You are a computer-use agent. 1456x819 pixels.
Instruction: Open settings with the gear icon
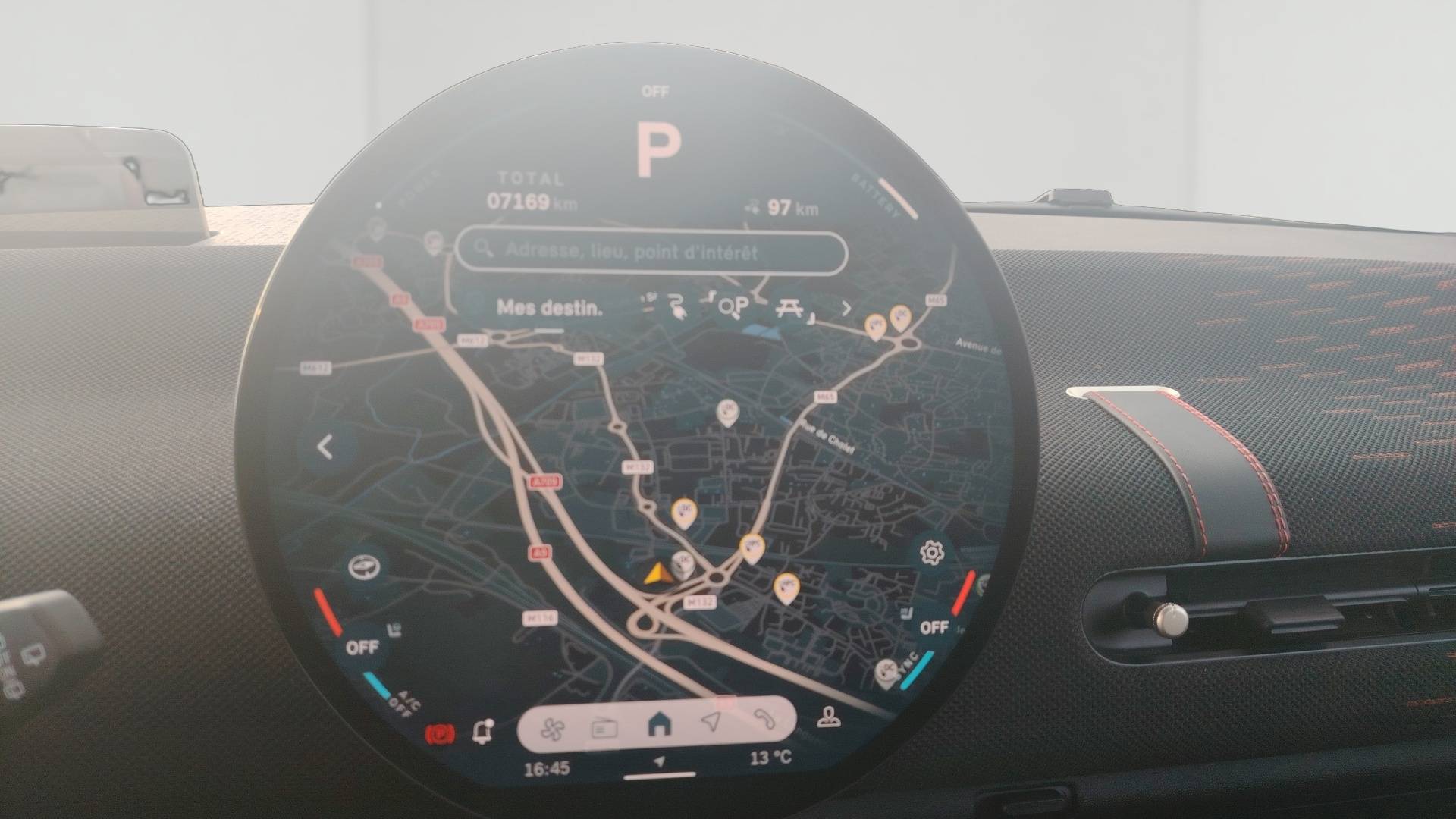point(931,553)
